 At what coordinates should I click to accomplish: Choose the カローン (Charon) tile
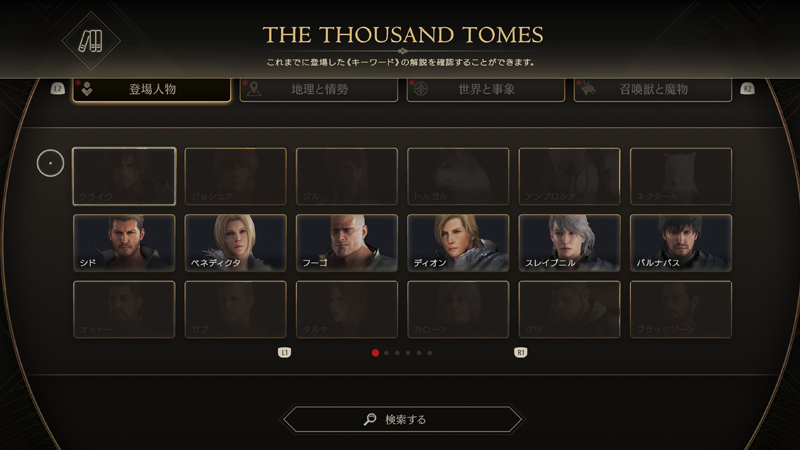click(x=458, y=310)
